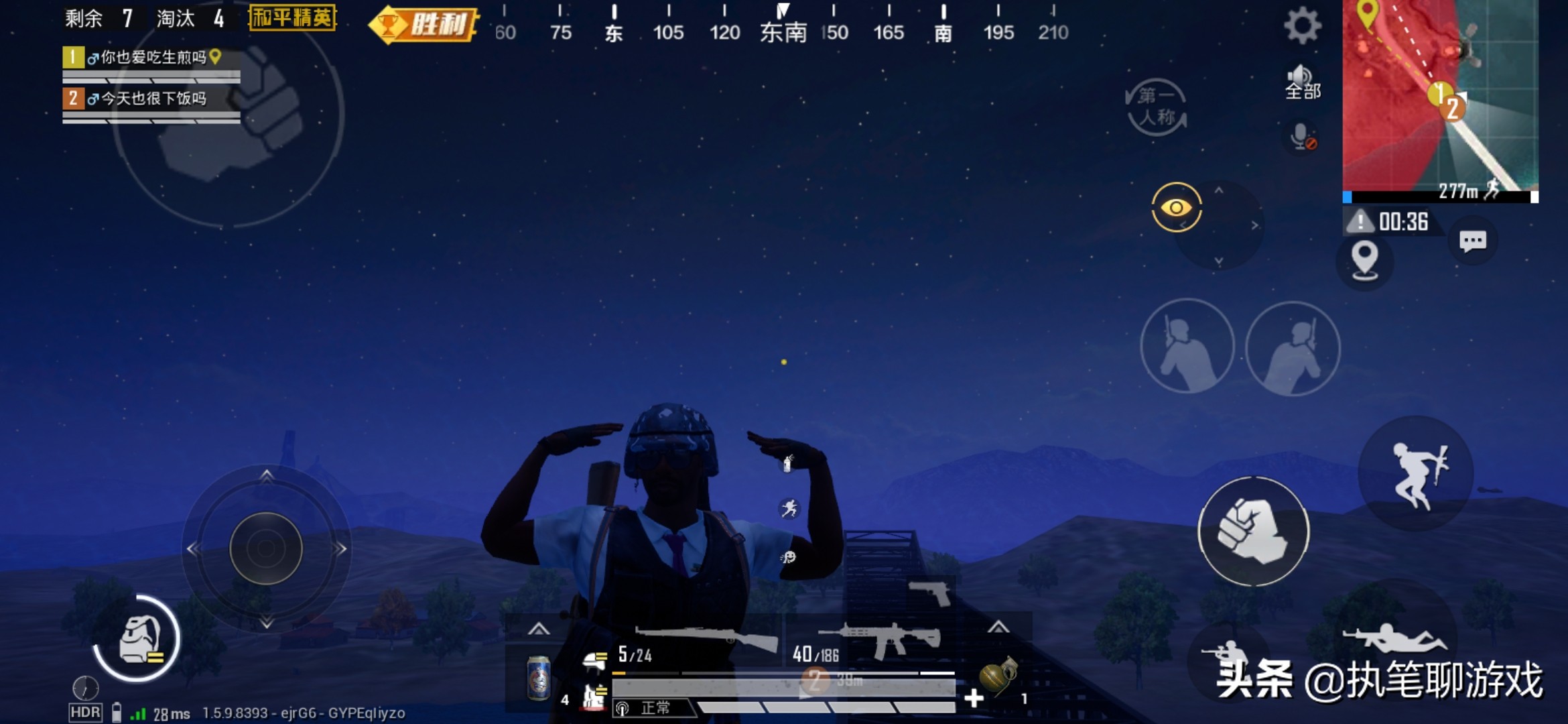The image size is (1568, 724).
Task: Tap the jump button
Action: (1416, 473)
